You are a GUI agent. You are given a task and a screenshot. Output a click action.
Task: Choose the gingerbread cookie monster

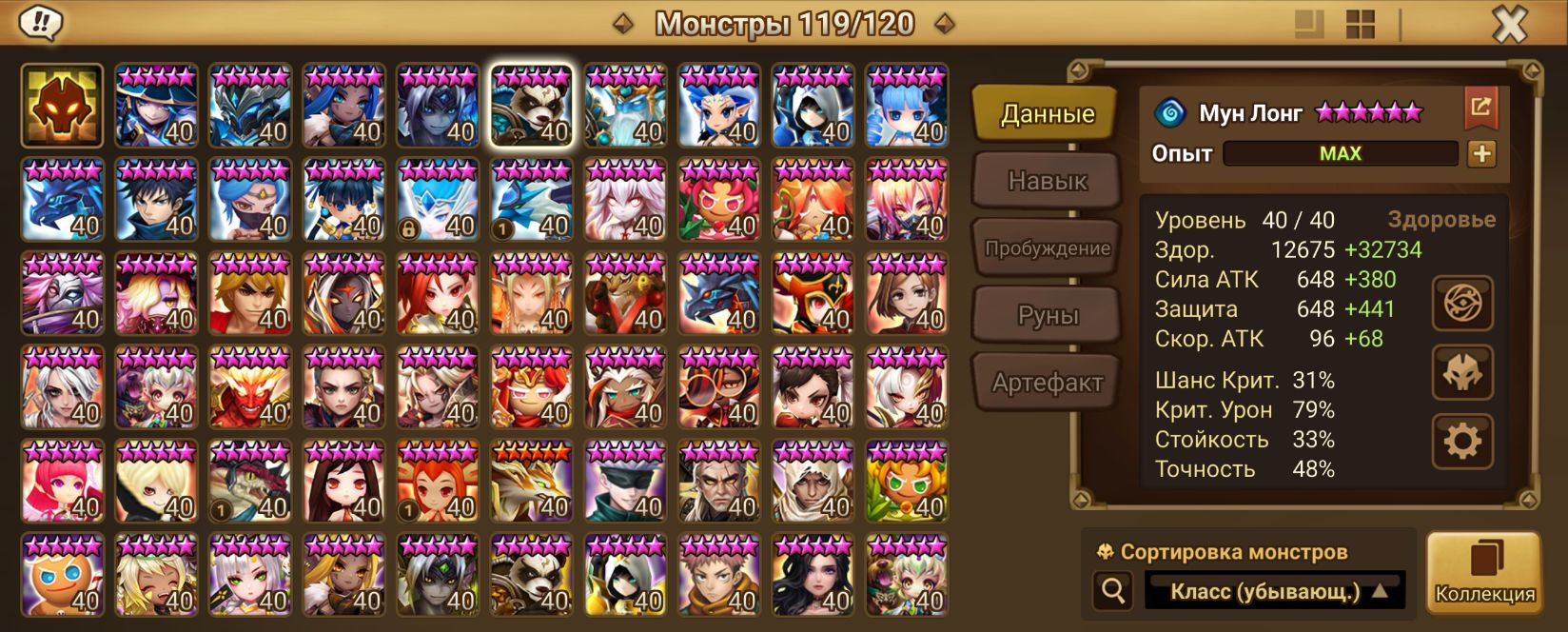click(63, 575)
